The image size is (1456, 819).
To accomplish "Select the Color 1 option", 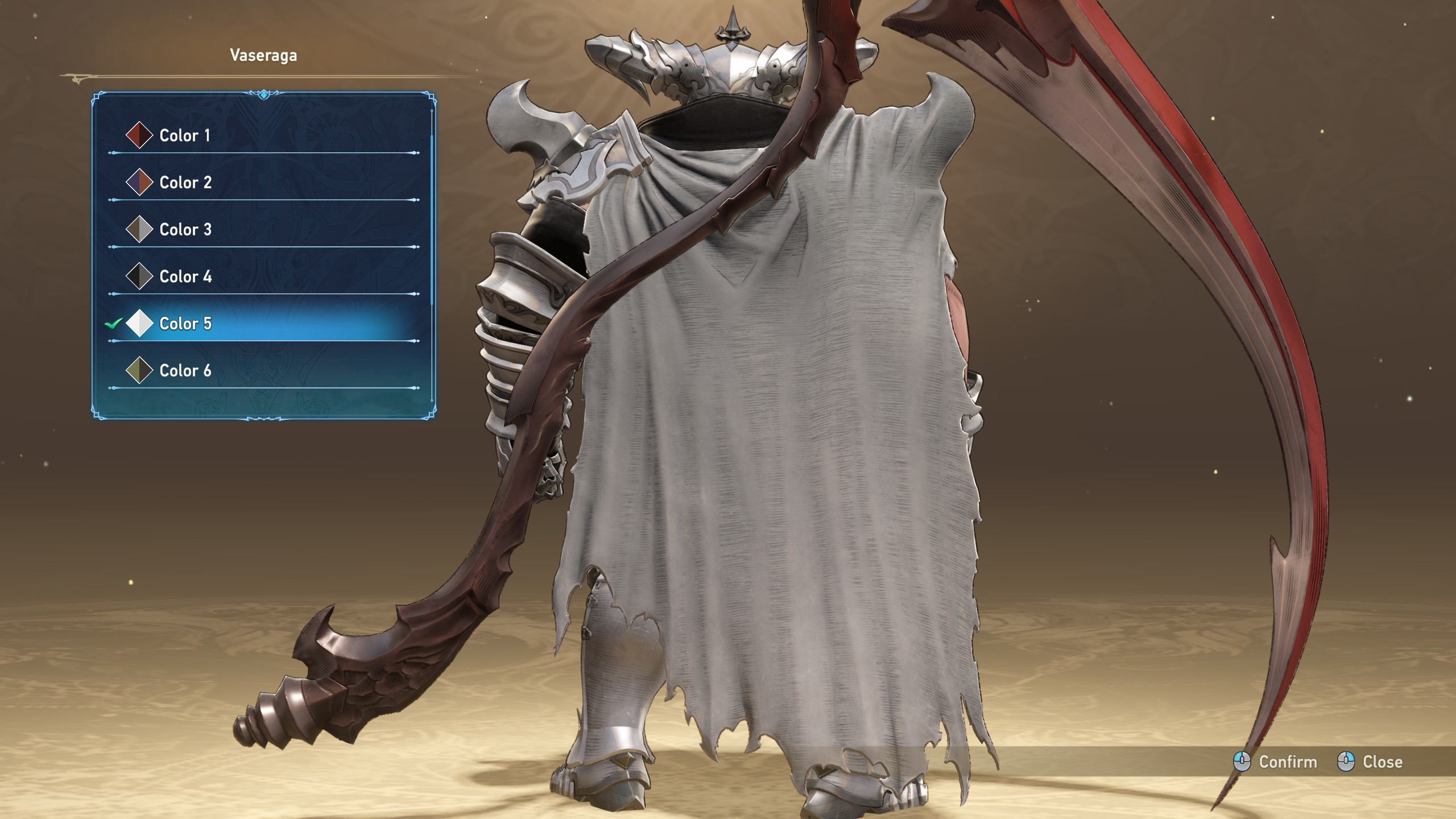I will coord(185,135).
